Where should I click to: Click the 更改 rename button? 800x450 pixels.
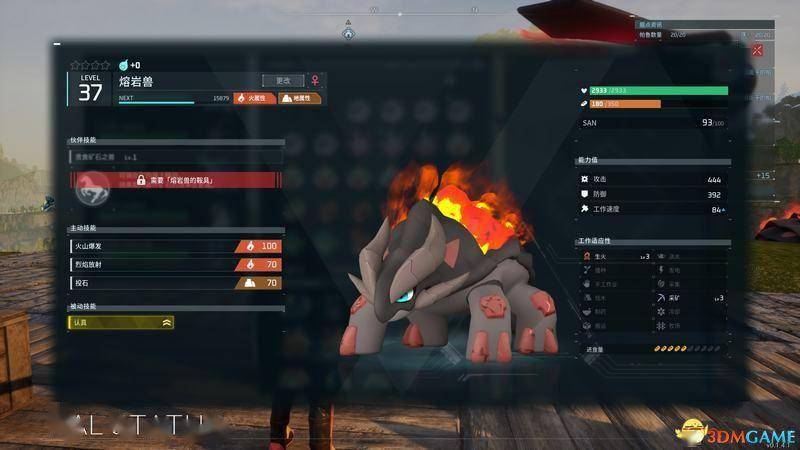(283, 80)
